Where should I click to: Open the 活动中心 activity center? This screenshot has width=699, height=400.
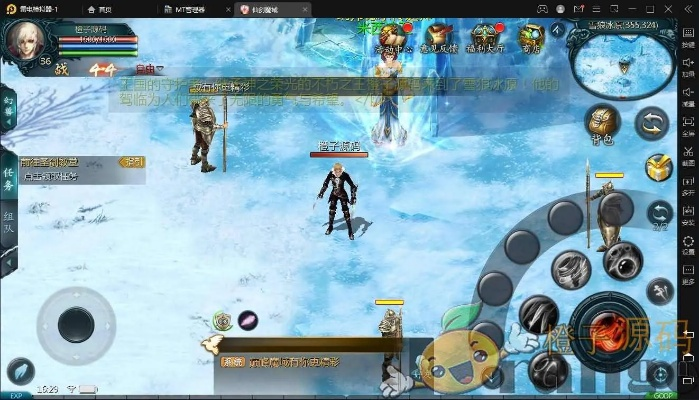[x=393, y=39]
